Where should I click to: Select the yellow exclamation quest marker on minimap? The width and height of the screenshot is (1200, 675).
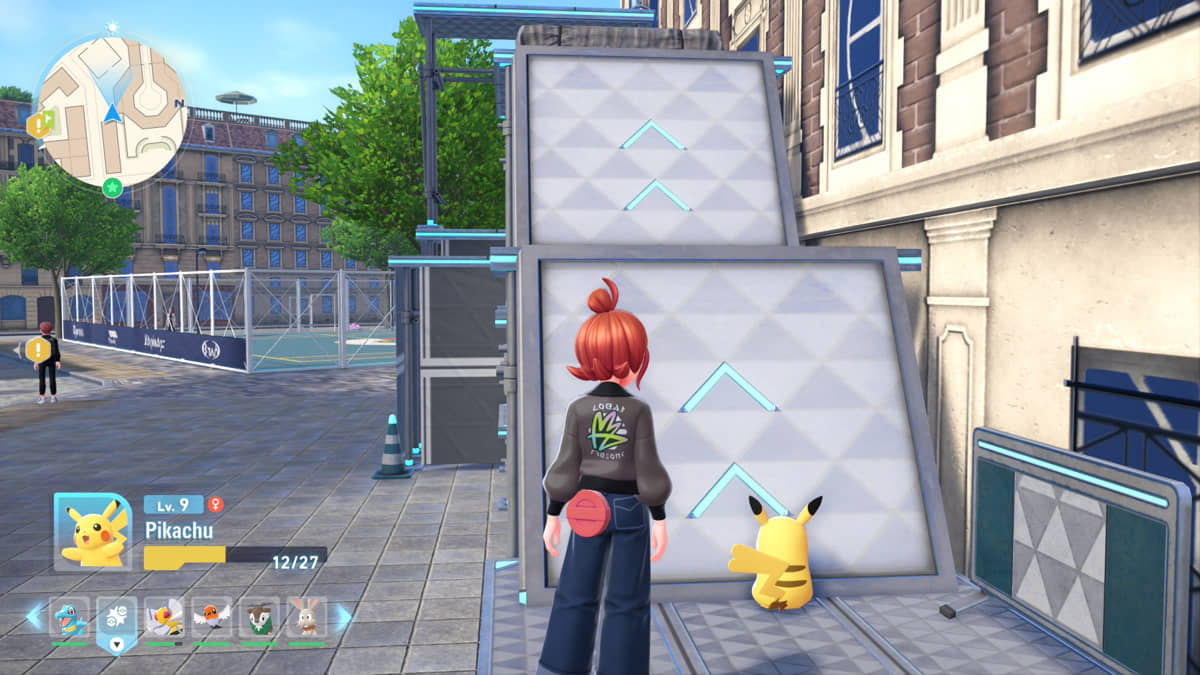click(x=38, y=125)
